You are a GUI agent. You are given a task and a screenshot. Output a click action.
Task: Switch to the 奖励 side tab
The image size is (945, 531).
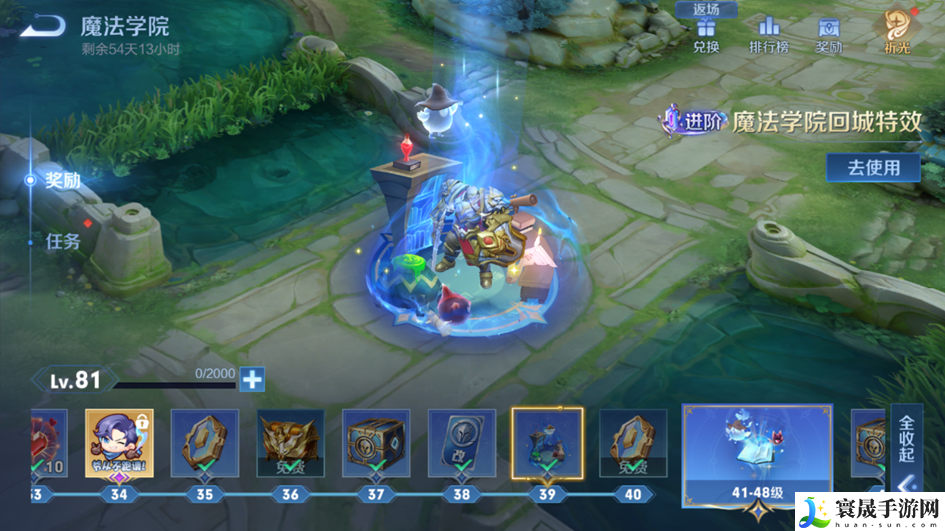62,181
